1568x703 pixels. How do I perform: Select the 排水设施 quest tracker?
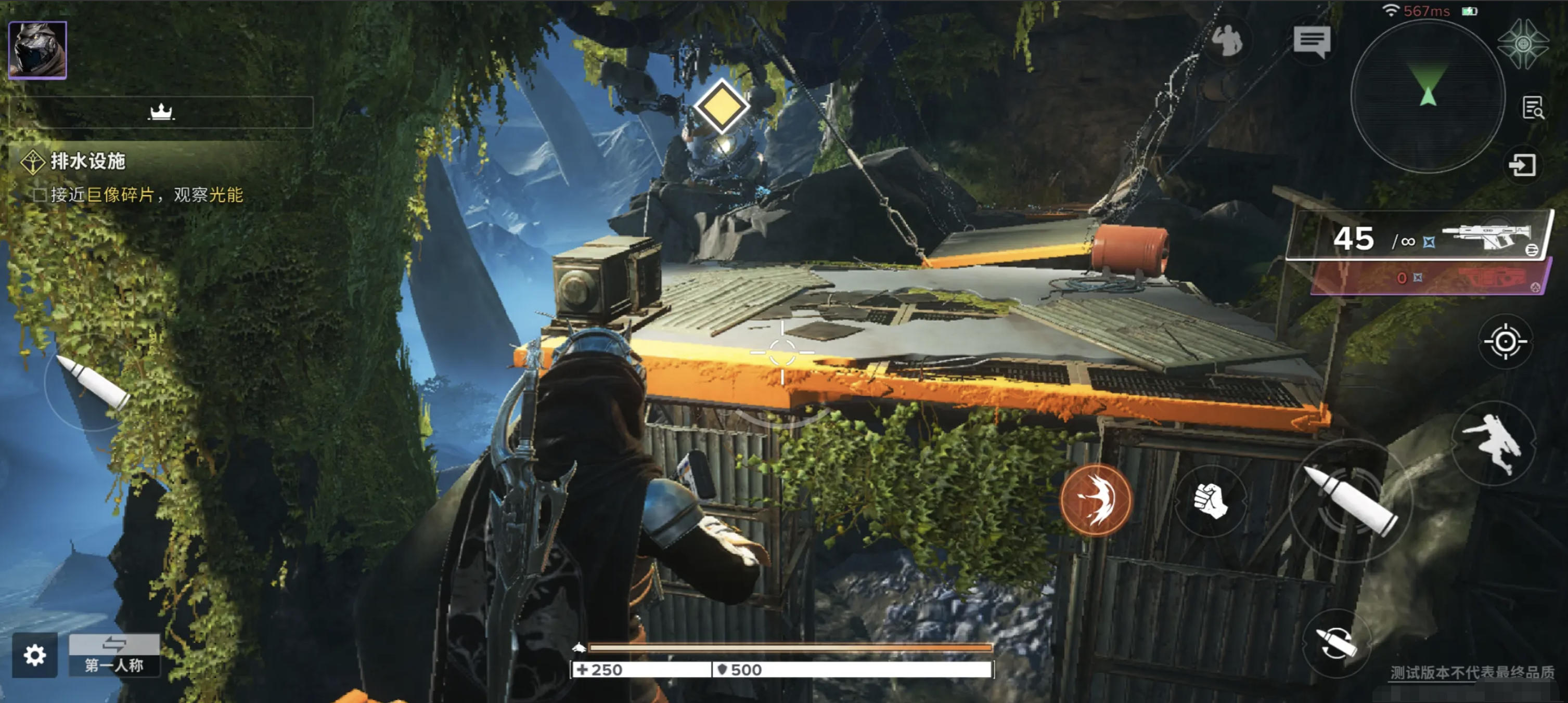tap(87, 161)
